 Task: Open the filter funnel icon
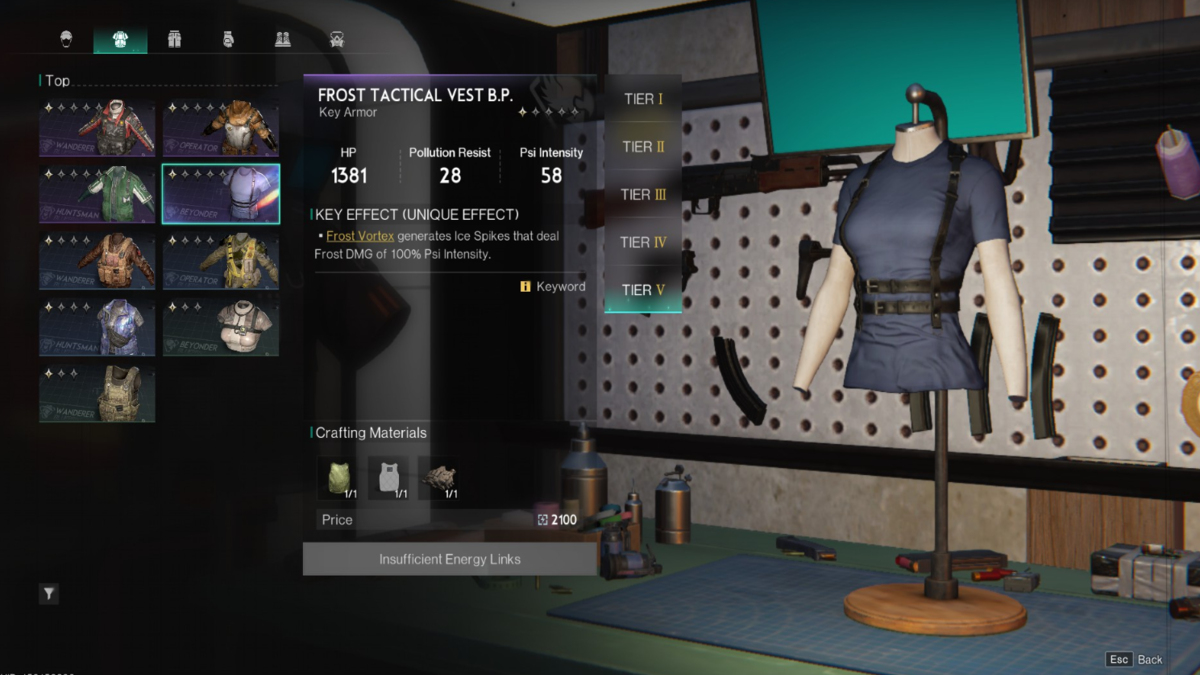[48, 594]
